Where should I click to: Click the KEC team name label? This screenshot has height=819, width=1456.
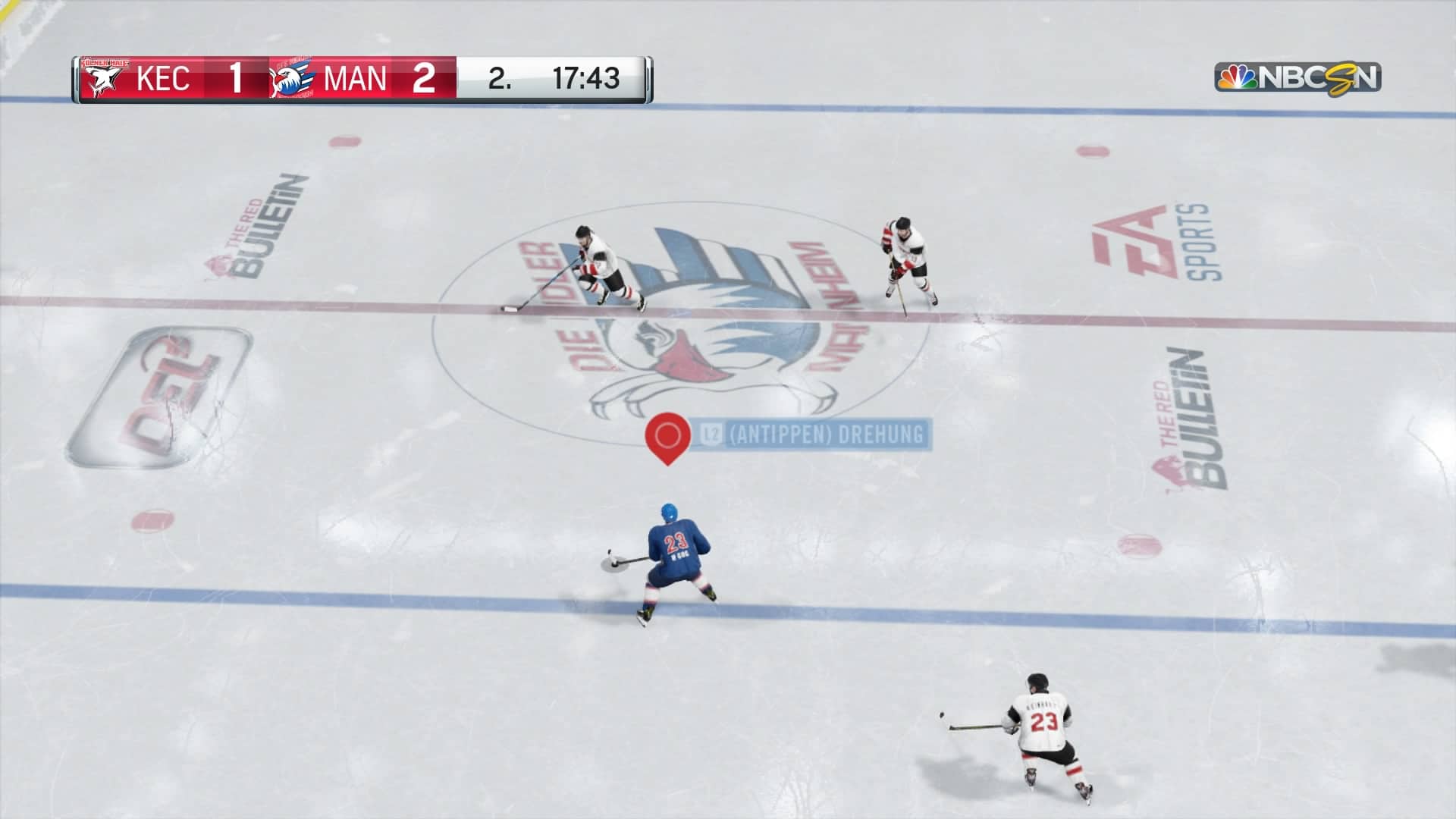165,78
